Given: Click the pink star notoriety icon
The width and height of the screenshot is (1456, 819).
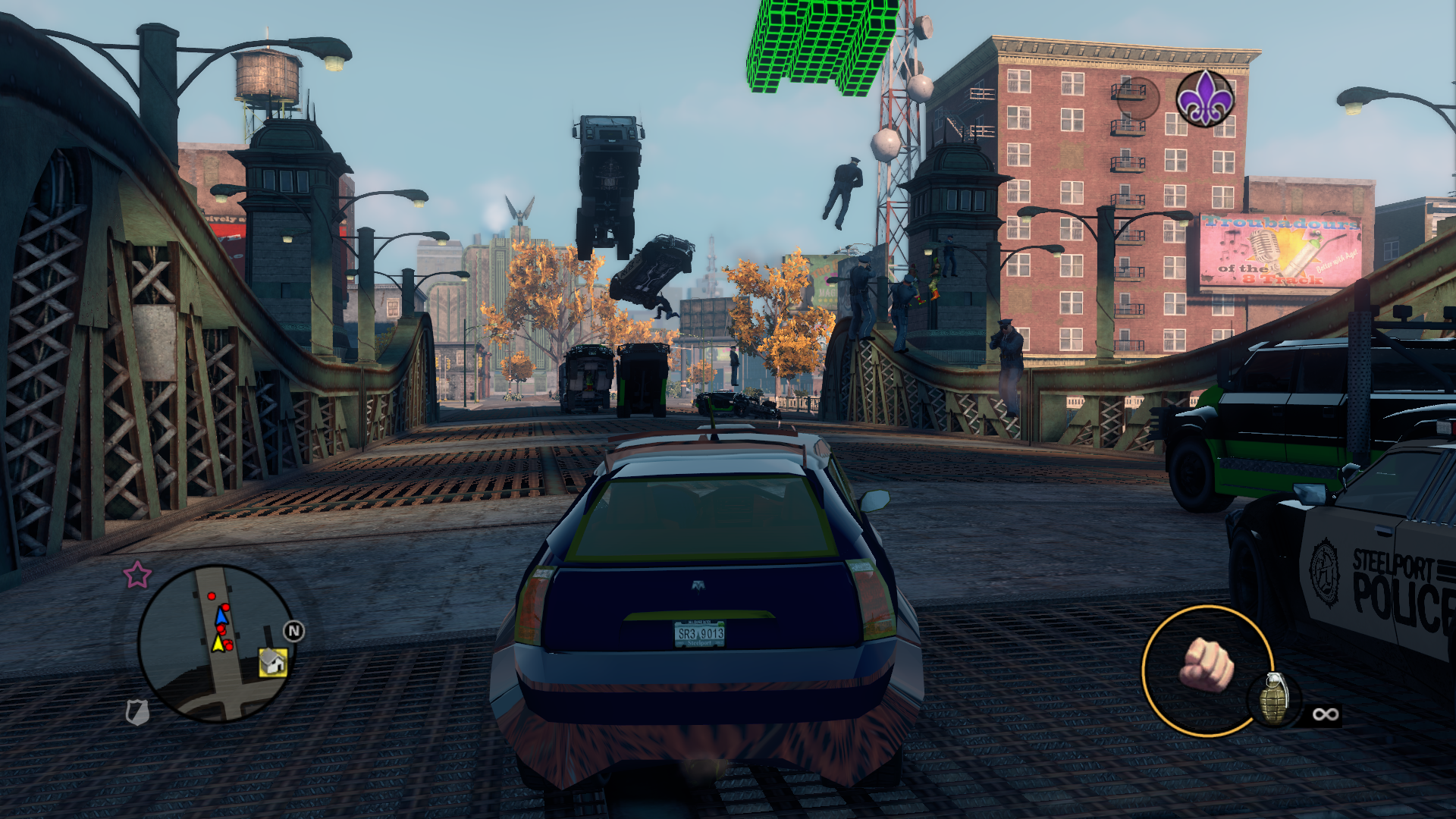Looking at the screenshot, I should tap(137, 575).
